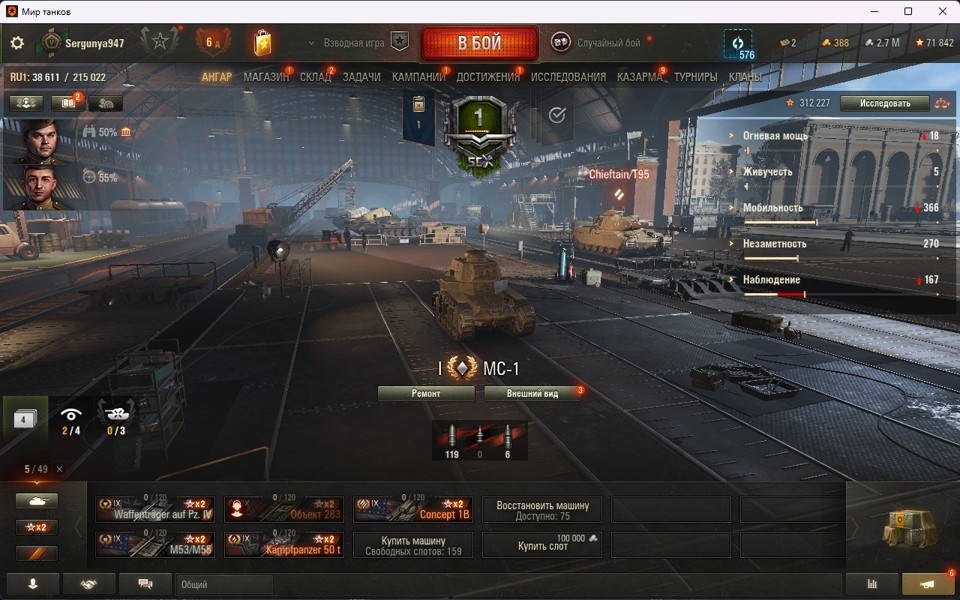The width and height of the screenshot is (960, 600).
Task: Select the Объект 263 tank card
Action: 284,510
